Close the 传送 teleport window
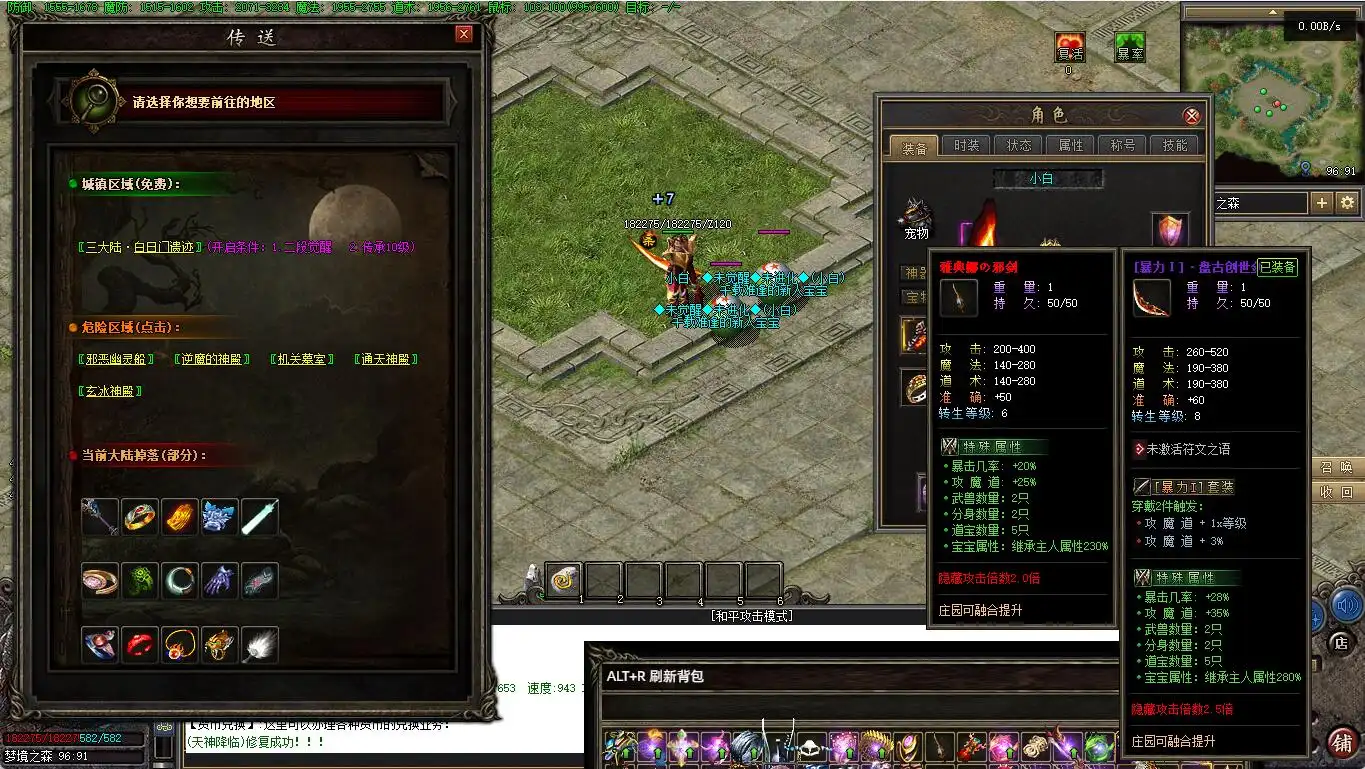Viewport: 1365px width, 769px height. (463, 34)
